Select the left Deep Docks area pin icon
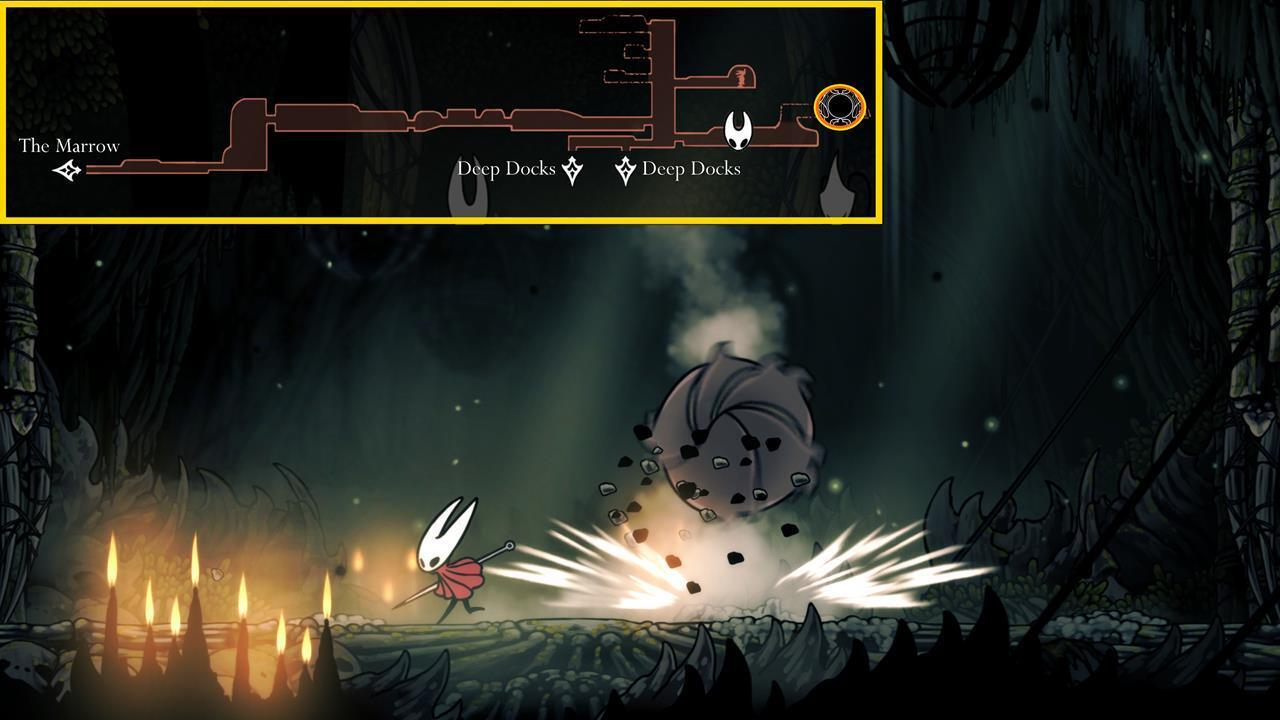 tap(571, 169)
